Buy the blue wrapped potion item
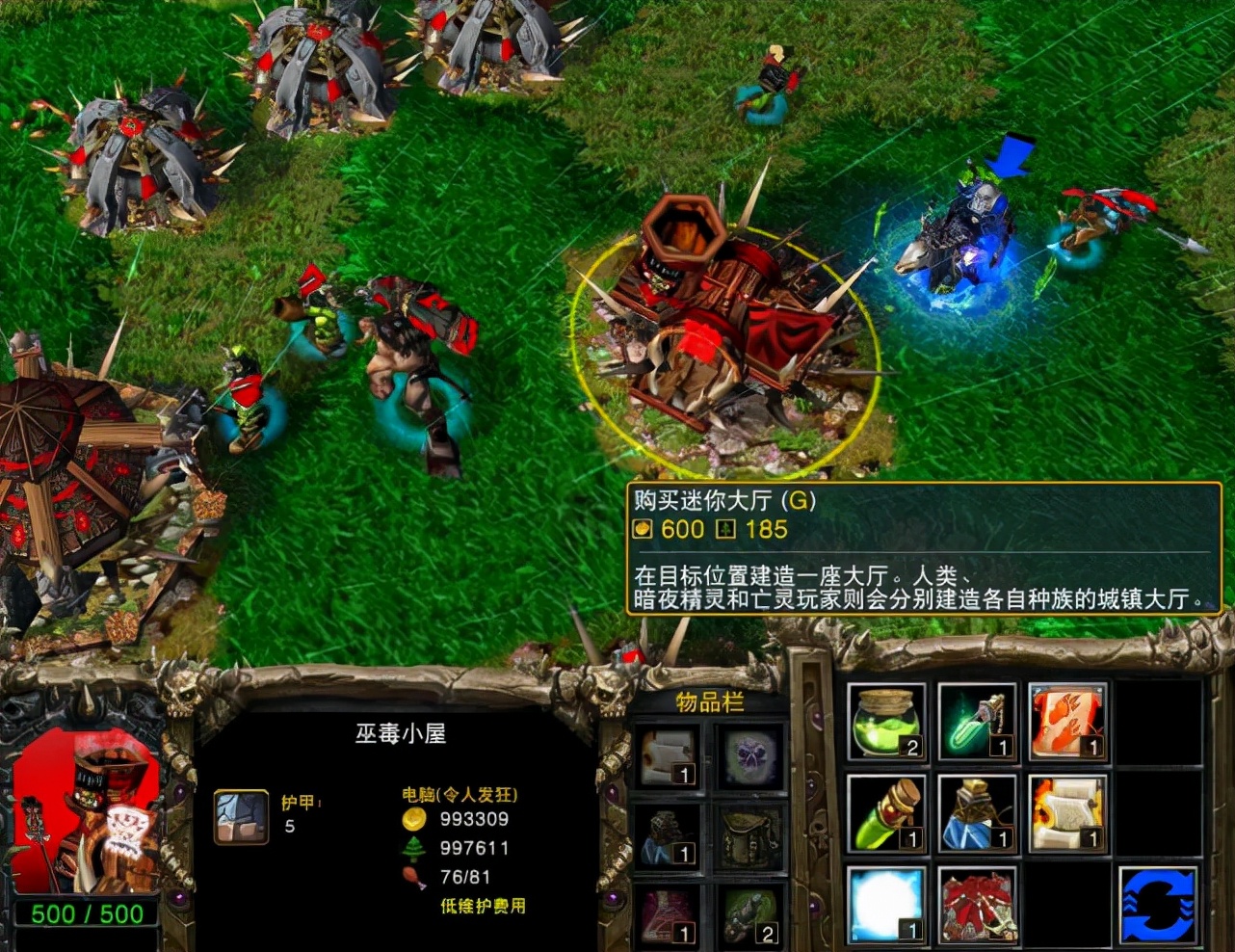The image size is (1235, 952). tap(976, 814)
